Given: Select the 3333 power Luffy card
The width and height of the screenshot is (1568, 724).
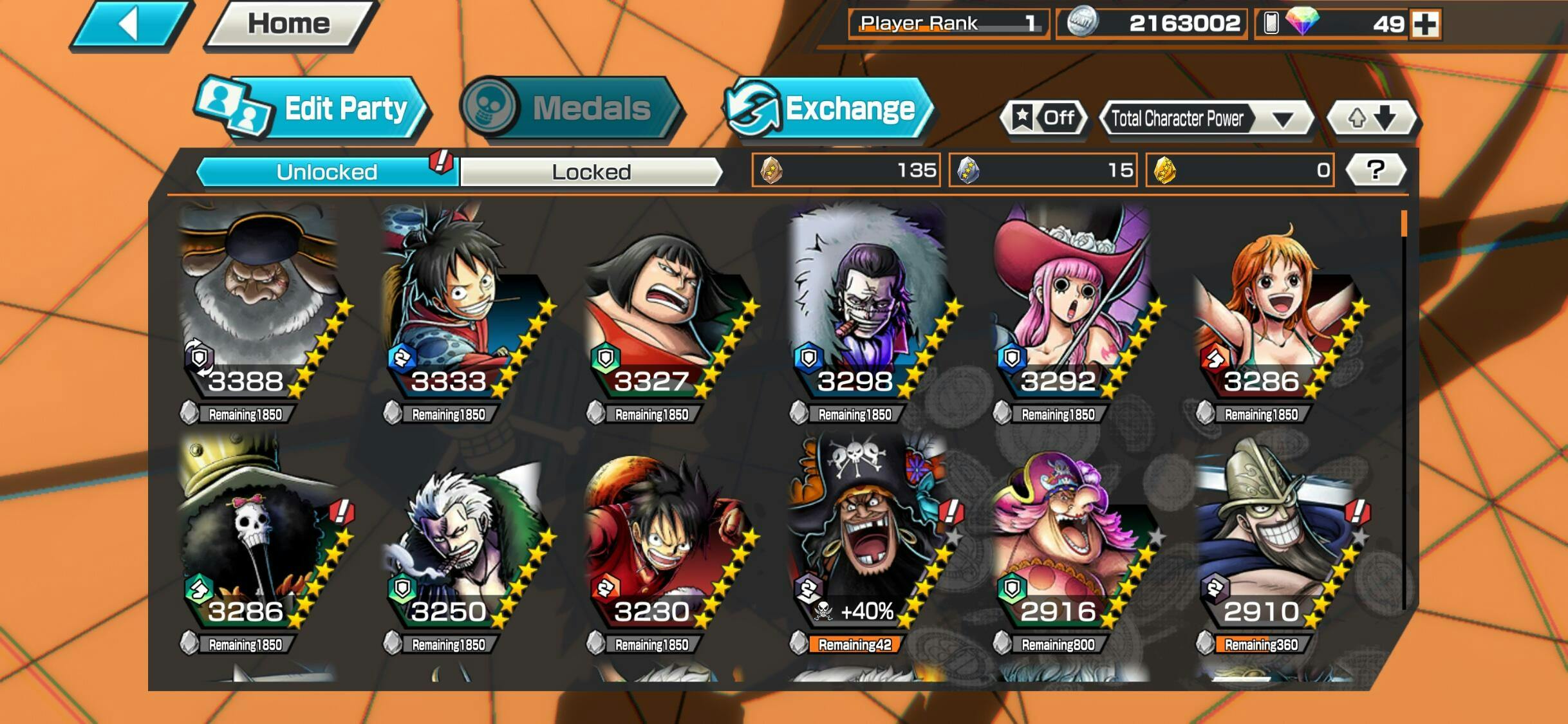Looking at the screenshot, I should (460, 302).
